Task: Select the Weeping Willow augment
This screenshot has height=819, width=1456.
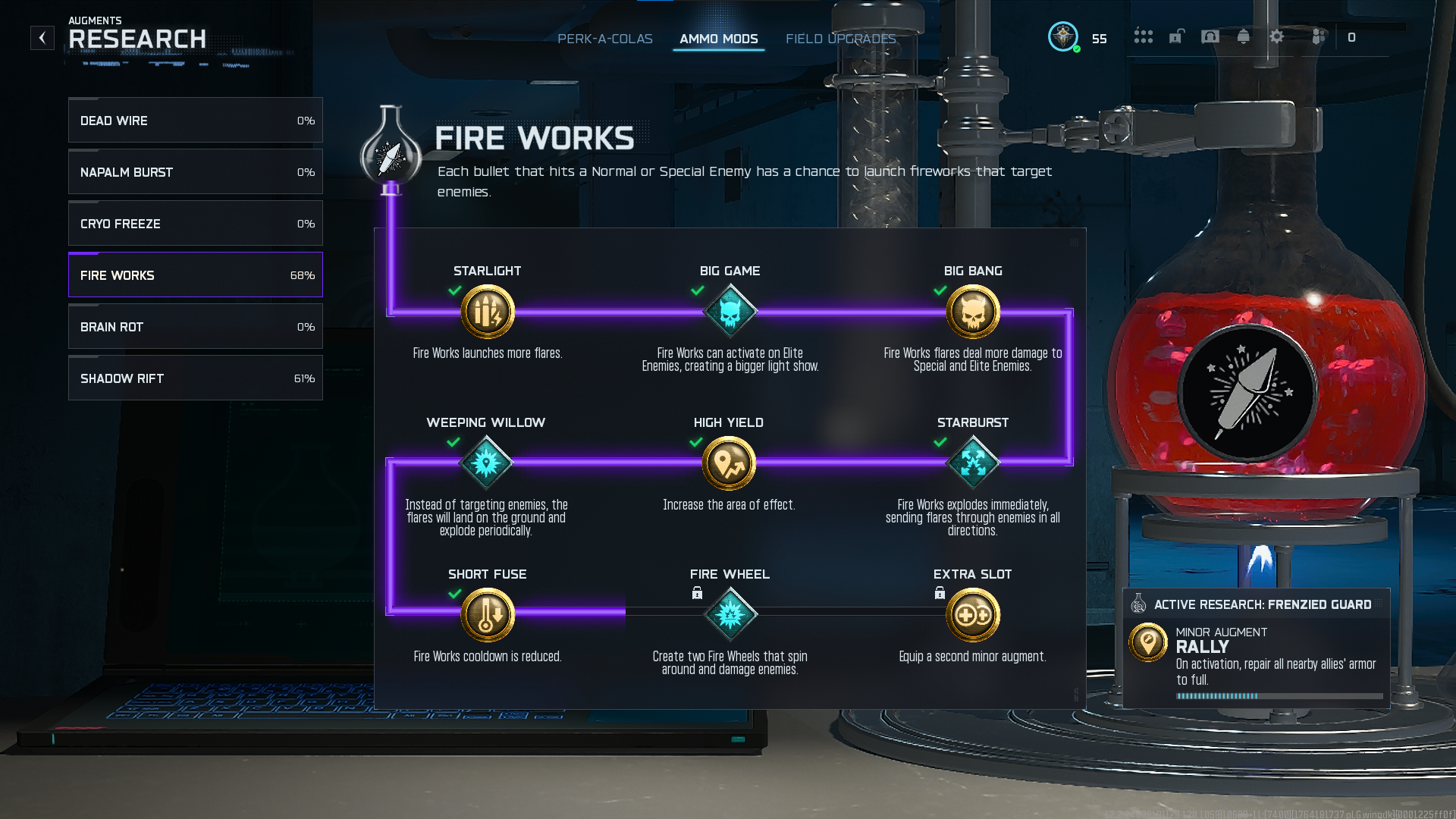Action: coord(486,463)
